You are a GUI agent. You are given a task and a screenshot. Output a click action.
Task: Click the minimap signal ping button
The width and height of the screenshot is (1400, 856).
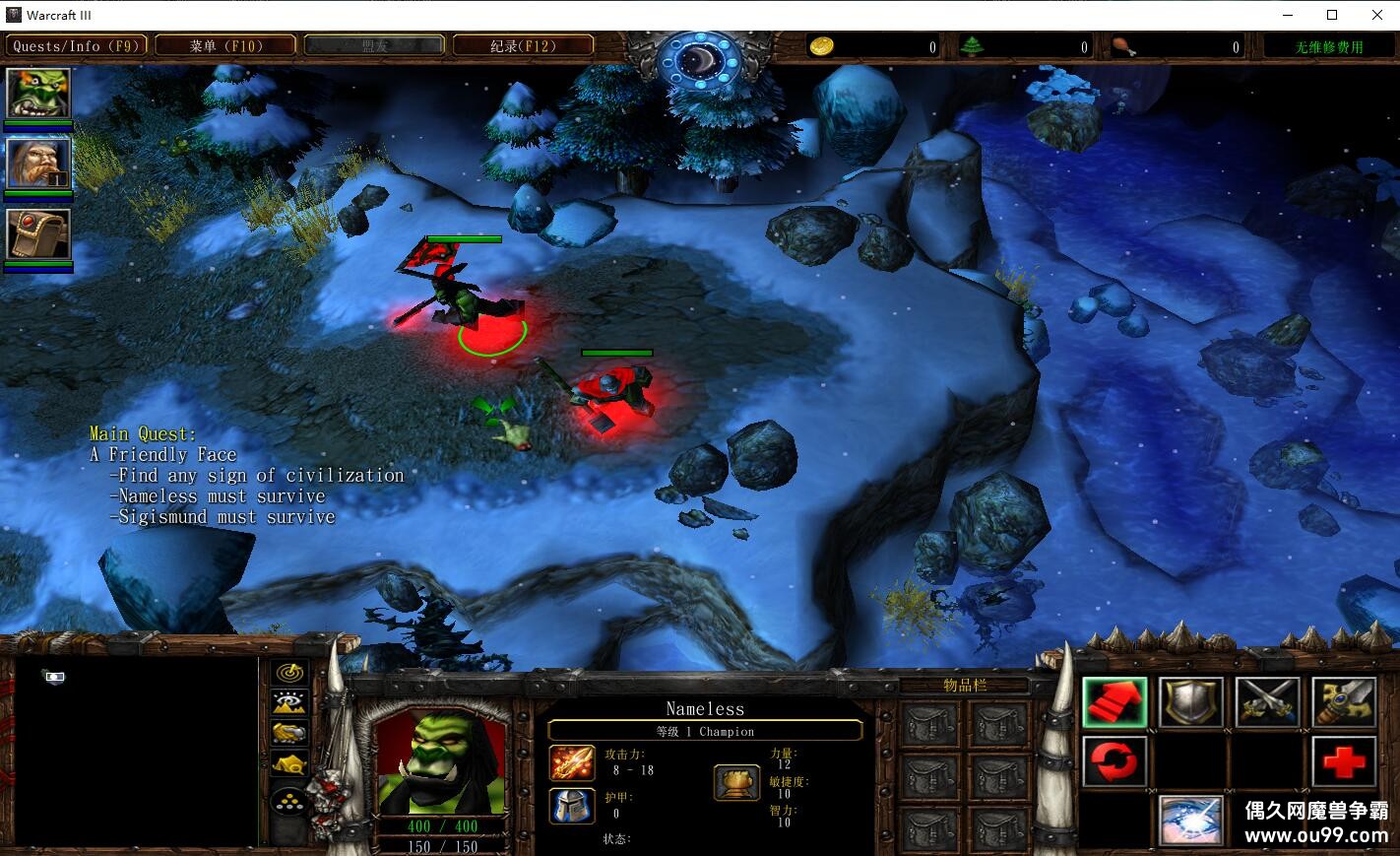pos(289,673)
